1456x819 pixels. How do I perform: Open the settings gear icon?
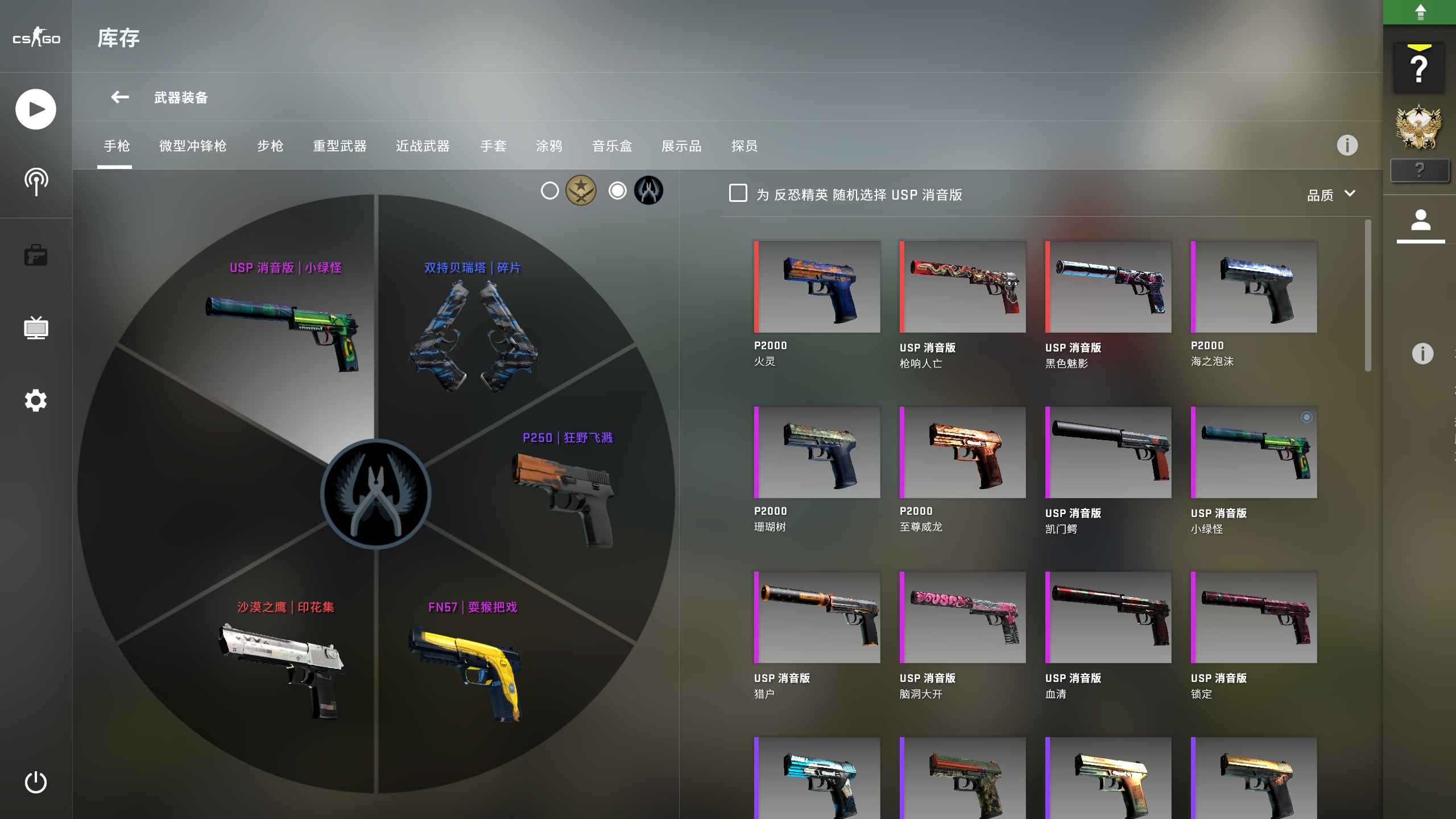click(x=35, y=401)
